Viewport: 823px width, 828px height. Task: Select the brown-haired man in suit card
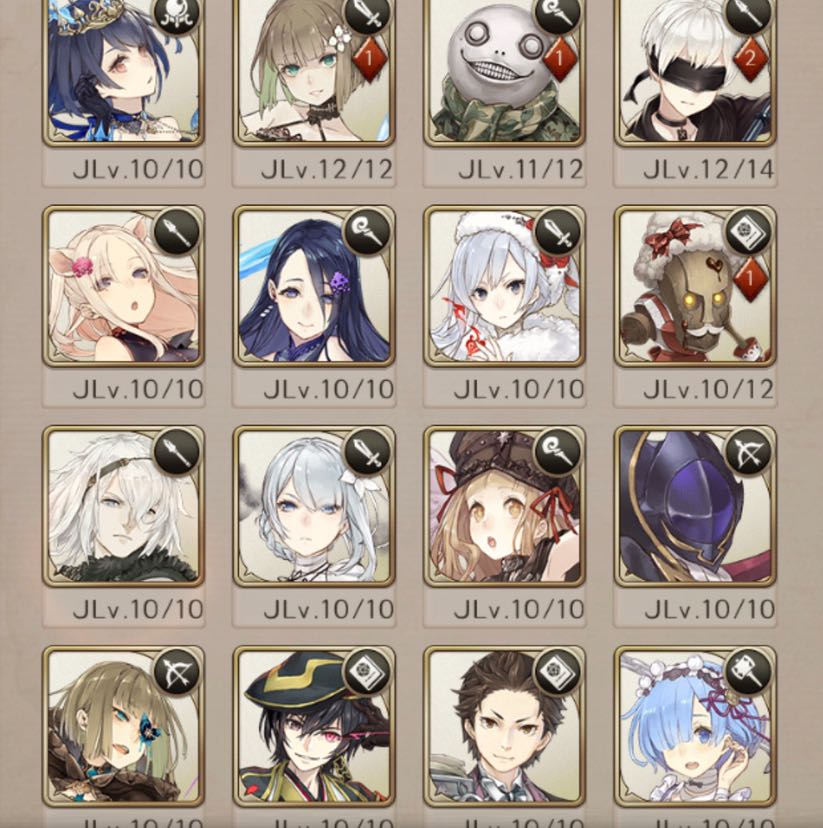[504, 726]
